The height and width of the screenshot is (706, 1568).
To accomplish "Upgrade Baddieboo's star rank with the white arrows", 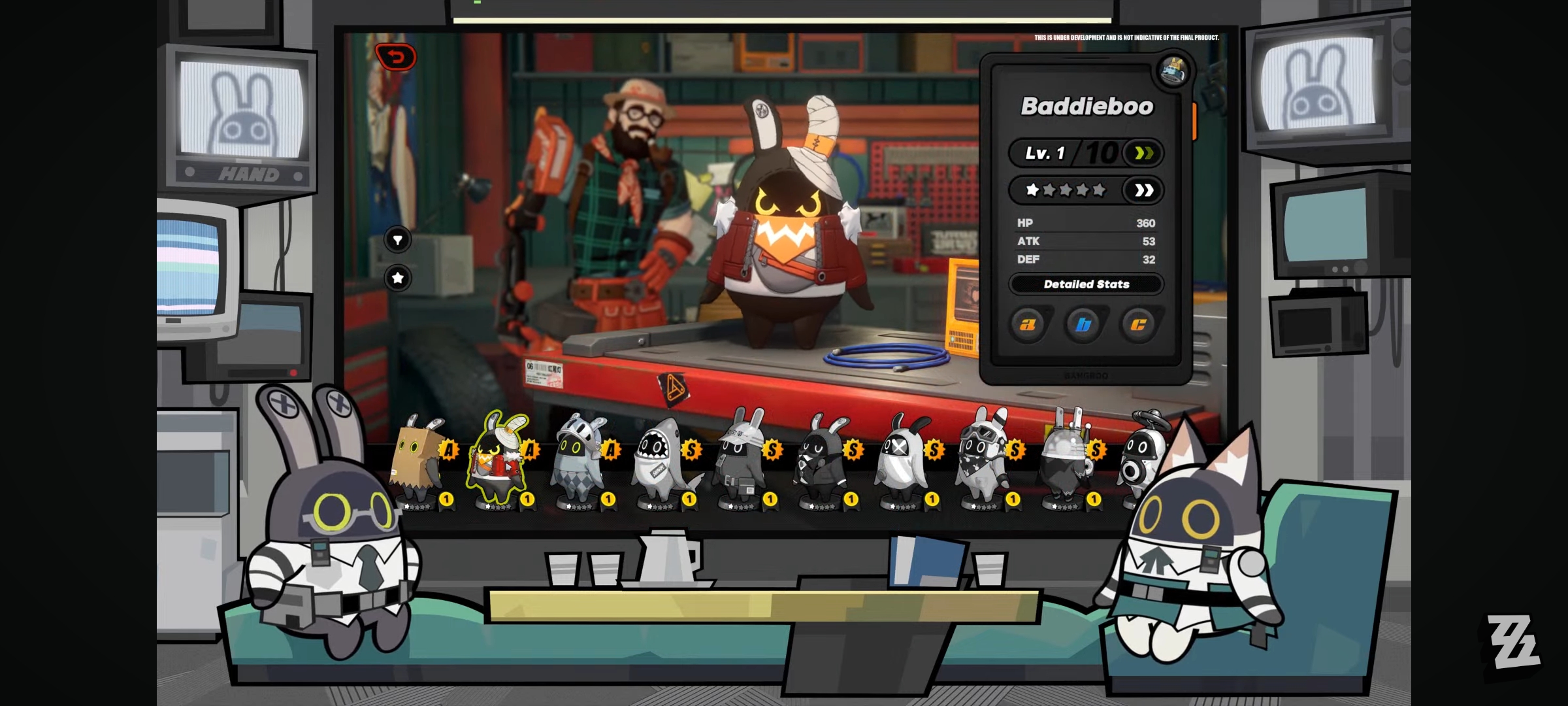I will point(1143,190).
